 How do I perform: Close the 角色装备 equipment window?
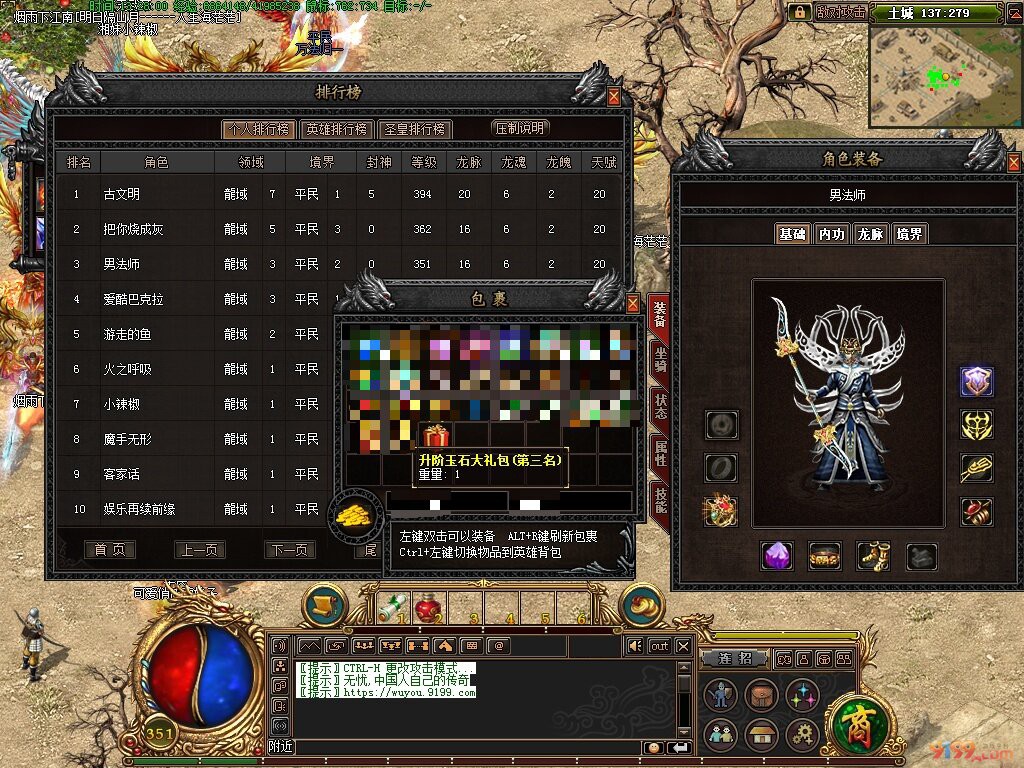(1014, 162)
